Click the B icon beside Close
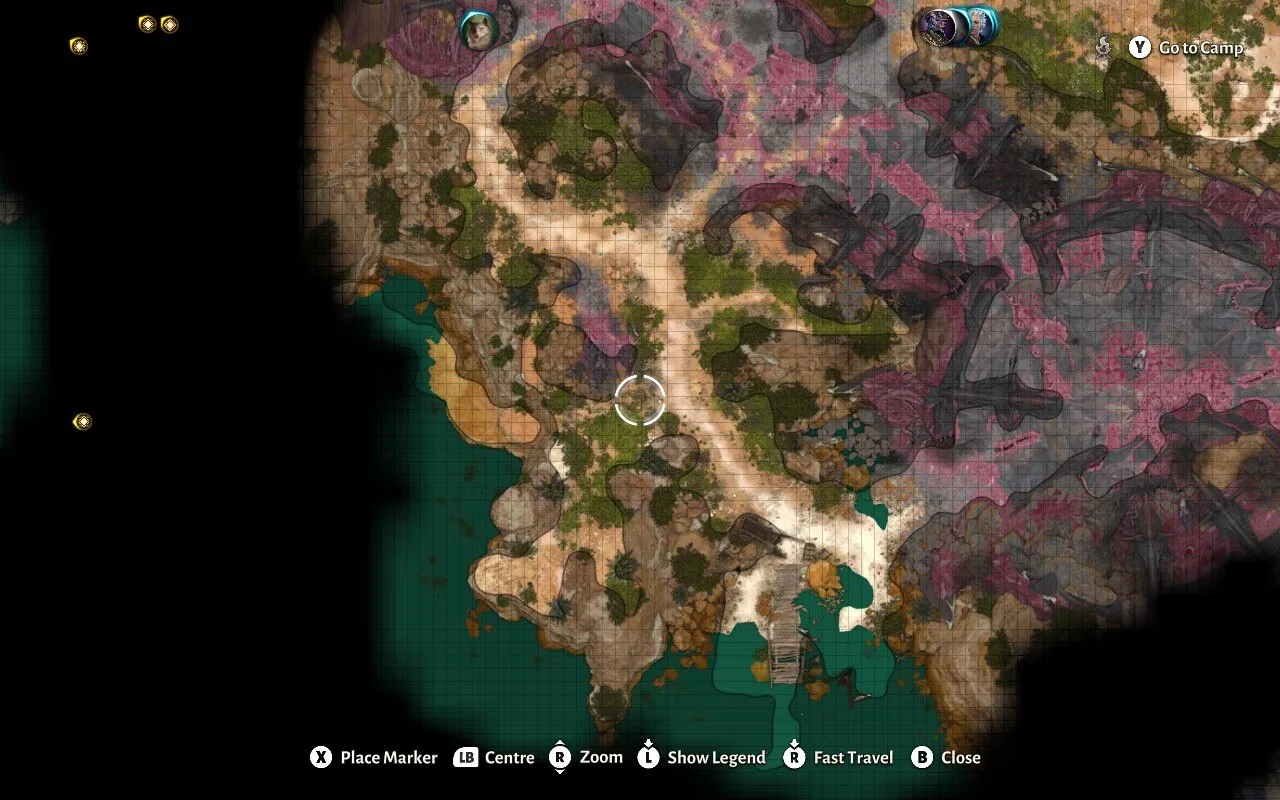This screenshot has height=800, width=1280. (921, 758)
